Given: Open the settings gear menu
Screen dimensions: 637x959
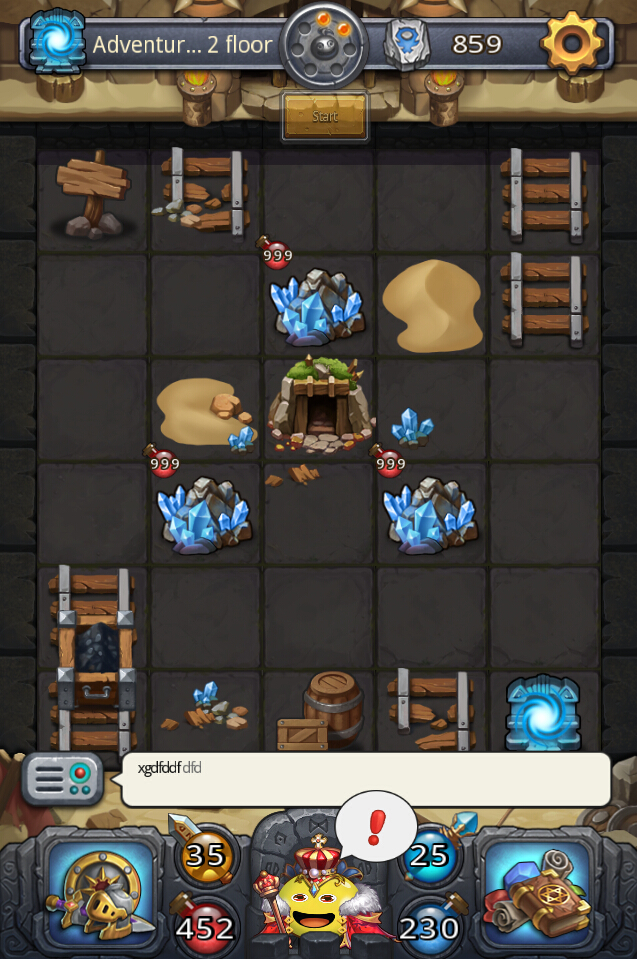Looking at the screenshot, I should pyautogui.click(x=572, y=43).
